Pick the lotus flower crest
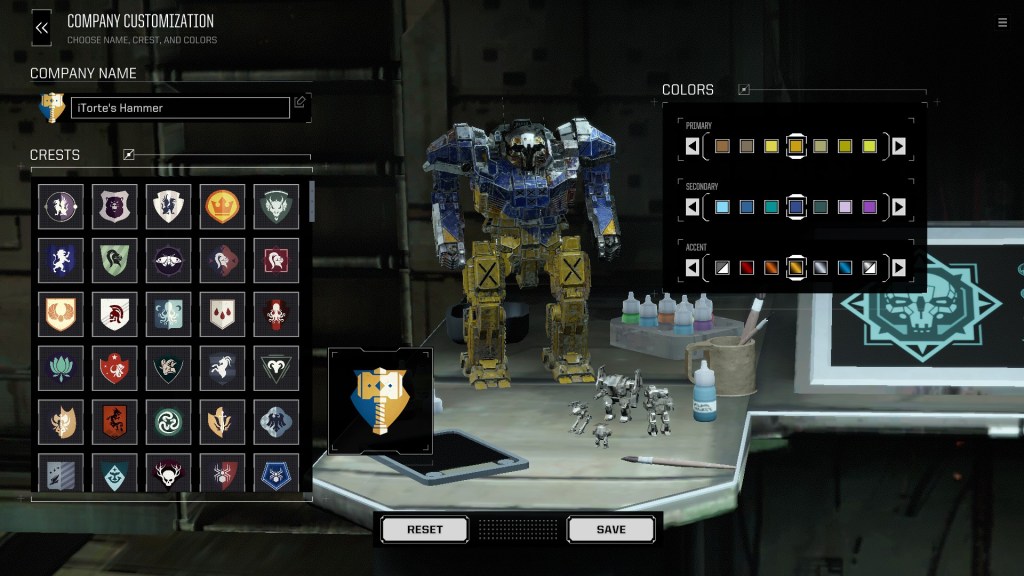1024x576 pixels. coord(60,368)
